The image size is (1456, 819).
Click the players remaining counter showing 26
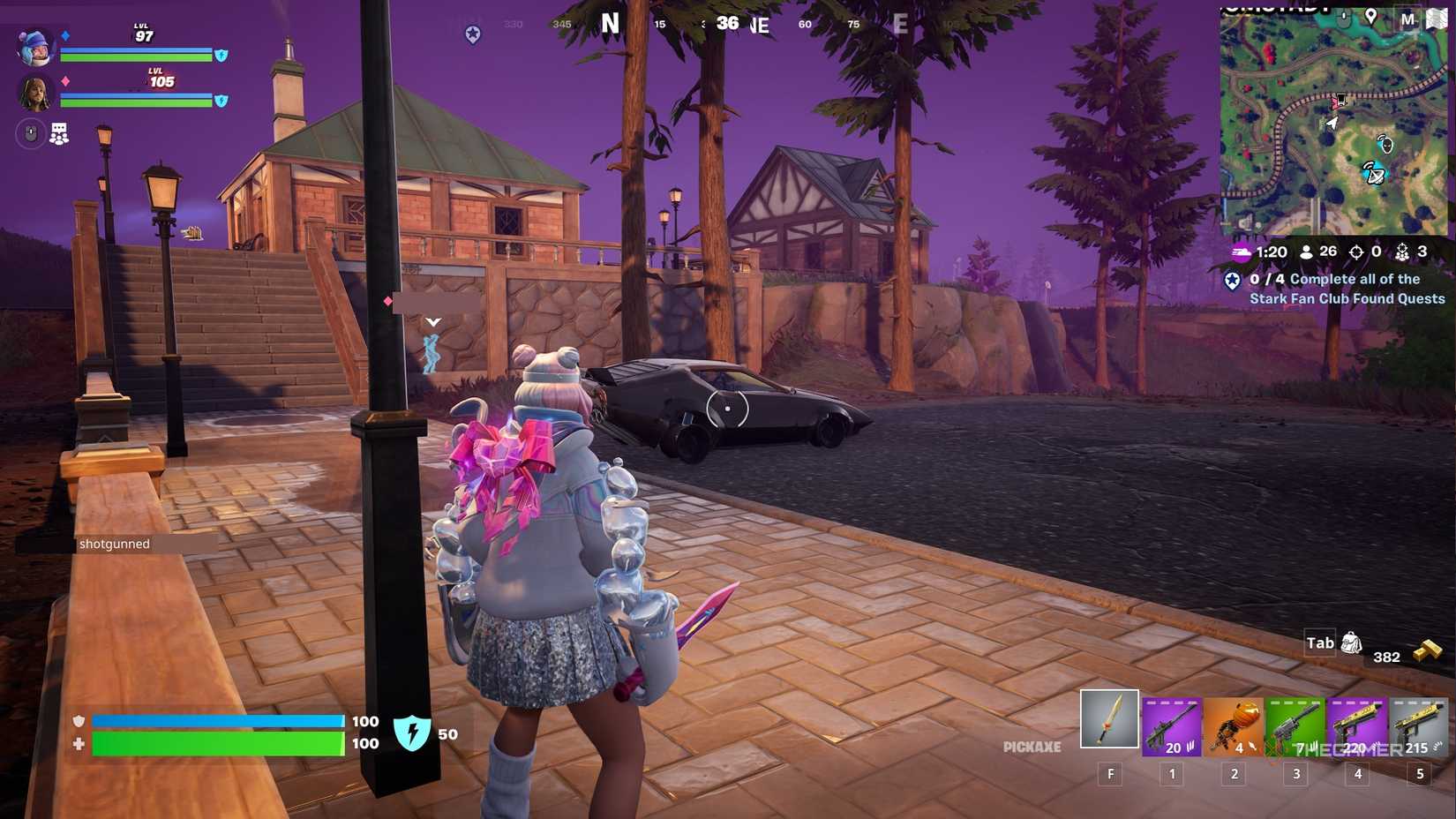[1320, 252]
